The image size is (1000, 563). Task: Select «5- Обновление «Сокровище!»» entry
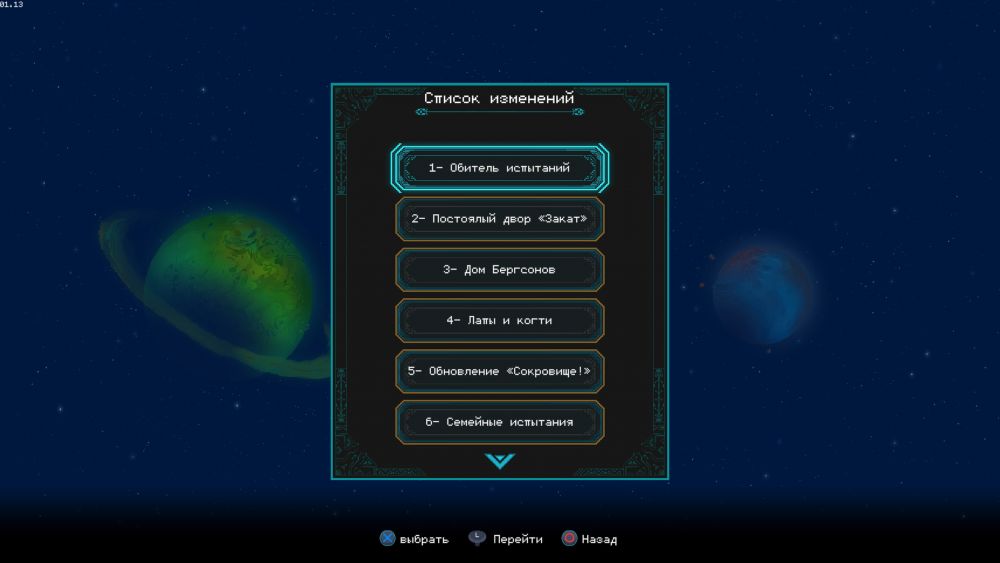point(499,371)
